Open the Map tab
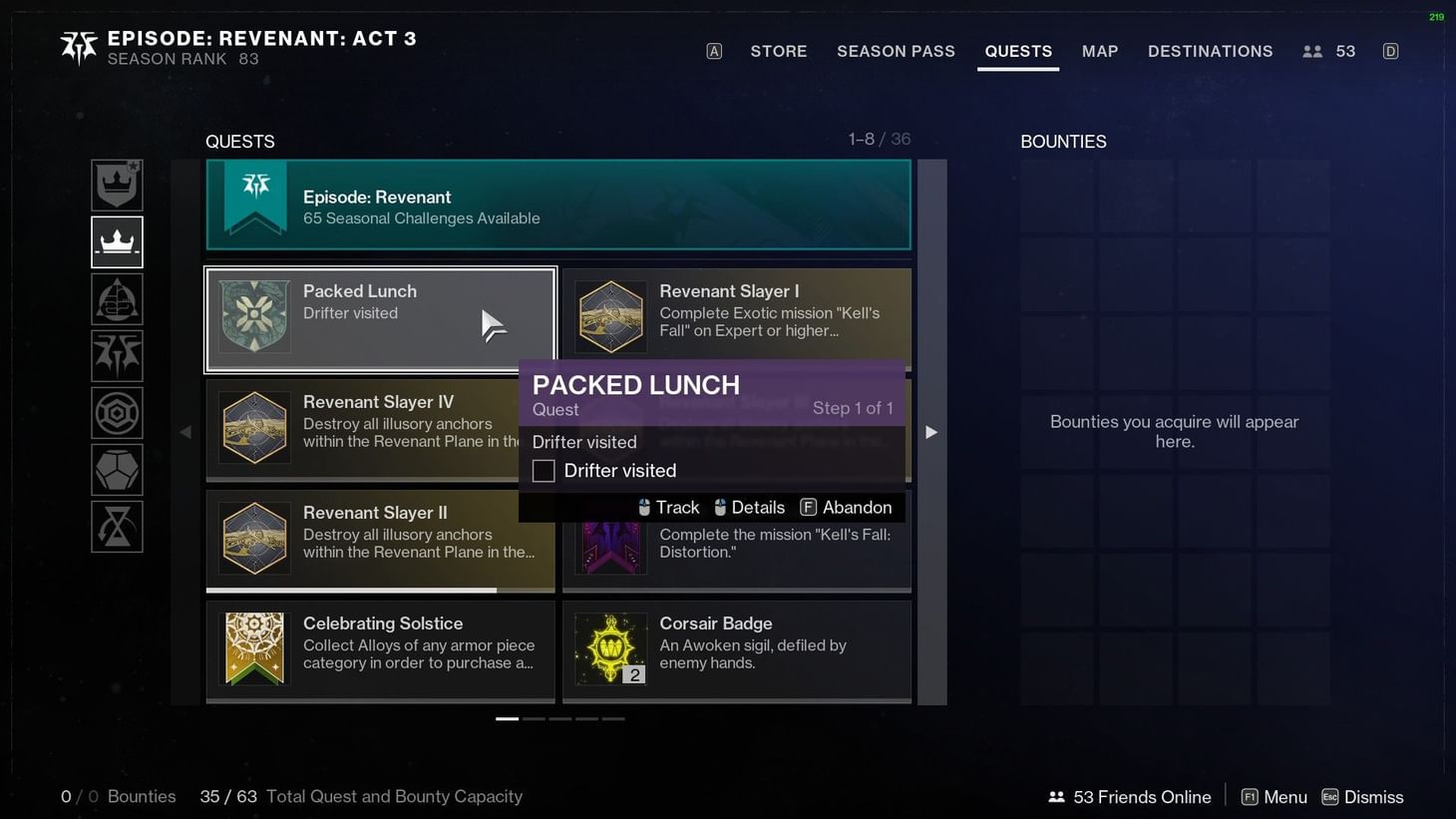1456x819 pixels. pyautogui.click(x=1099, y=51)
